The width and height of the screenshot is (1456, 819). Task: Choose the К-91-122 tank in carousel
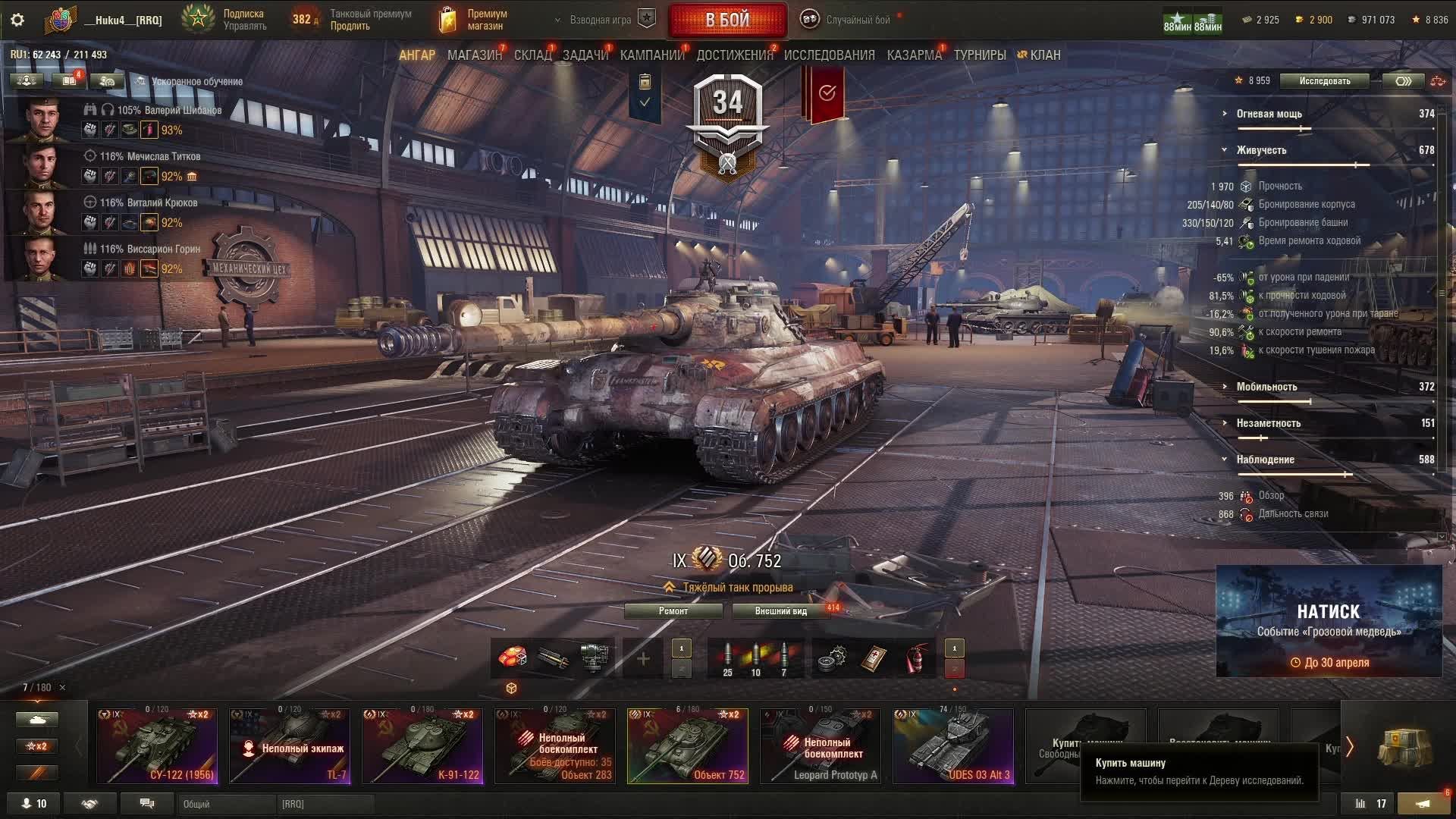click(422, 745)
